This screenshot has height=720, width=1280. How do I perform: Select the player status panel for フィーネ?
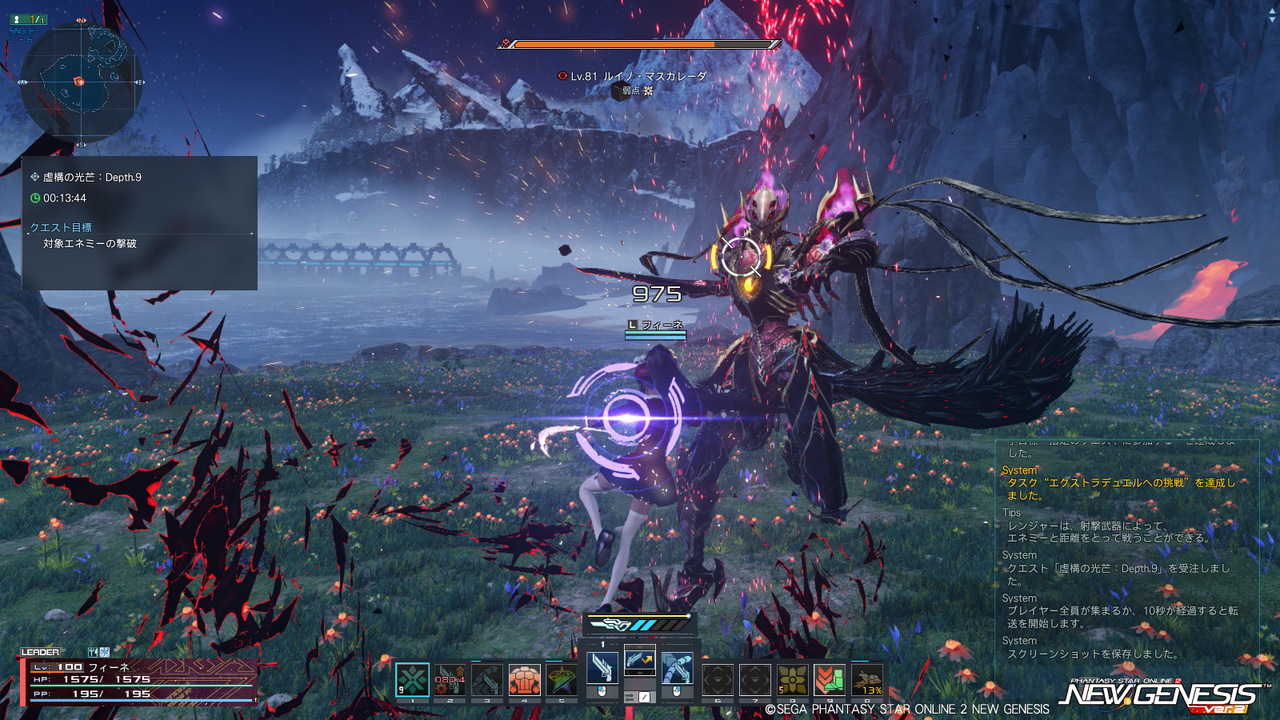pos(135,680)
